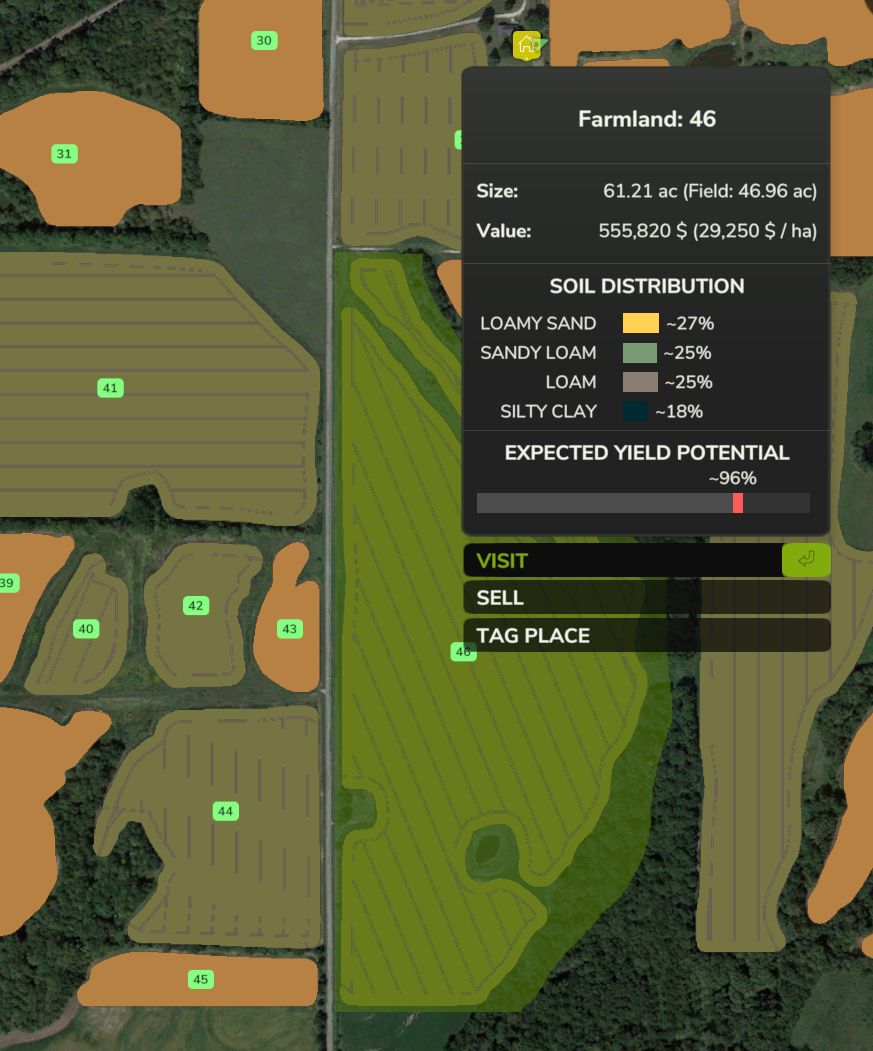Screen dimensions: 873x1051
Task: Select field marker 31 on the map
Action: (x=65, y=154)
